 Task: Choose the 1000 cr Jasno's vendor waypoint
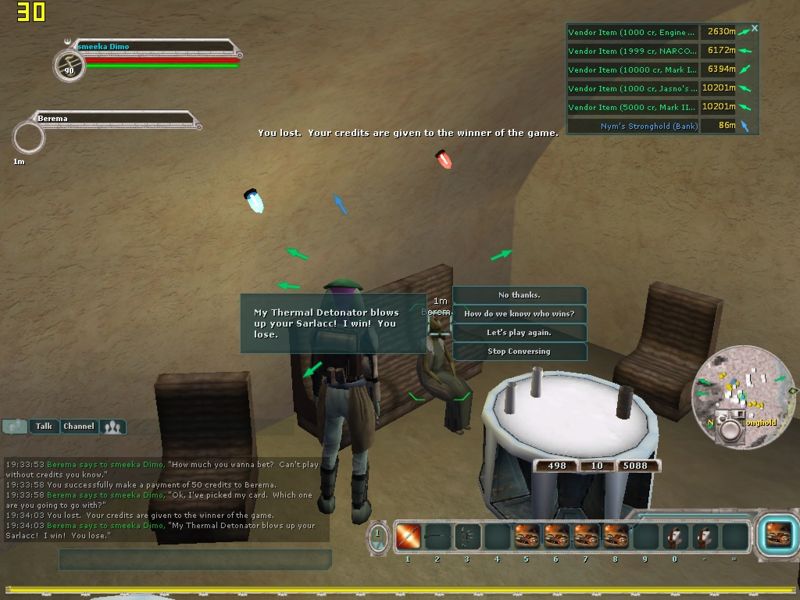pos(632,88)
